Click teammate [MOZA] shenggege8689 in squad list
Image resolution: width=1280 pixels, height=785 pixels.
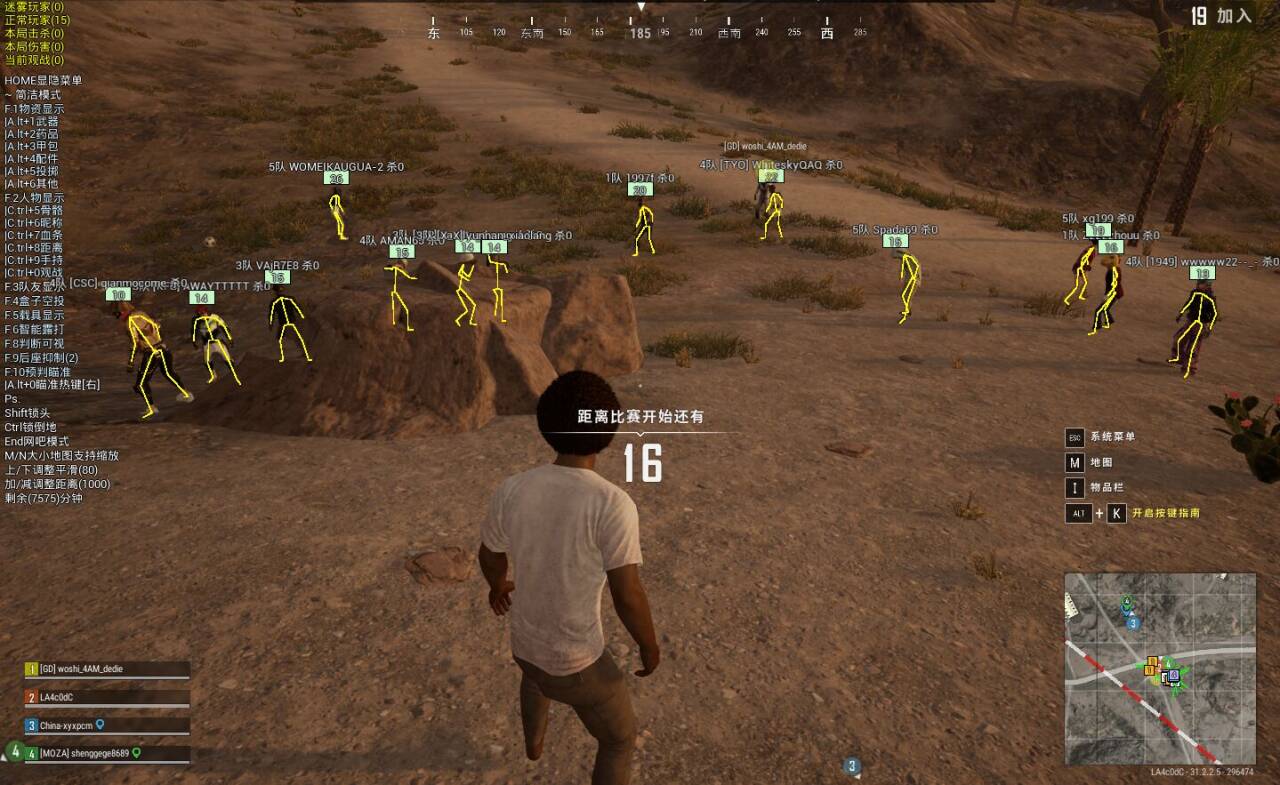pyautogui.click(x=85, y=753)
